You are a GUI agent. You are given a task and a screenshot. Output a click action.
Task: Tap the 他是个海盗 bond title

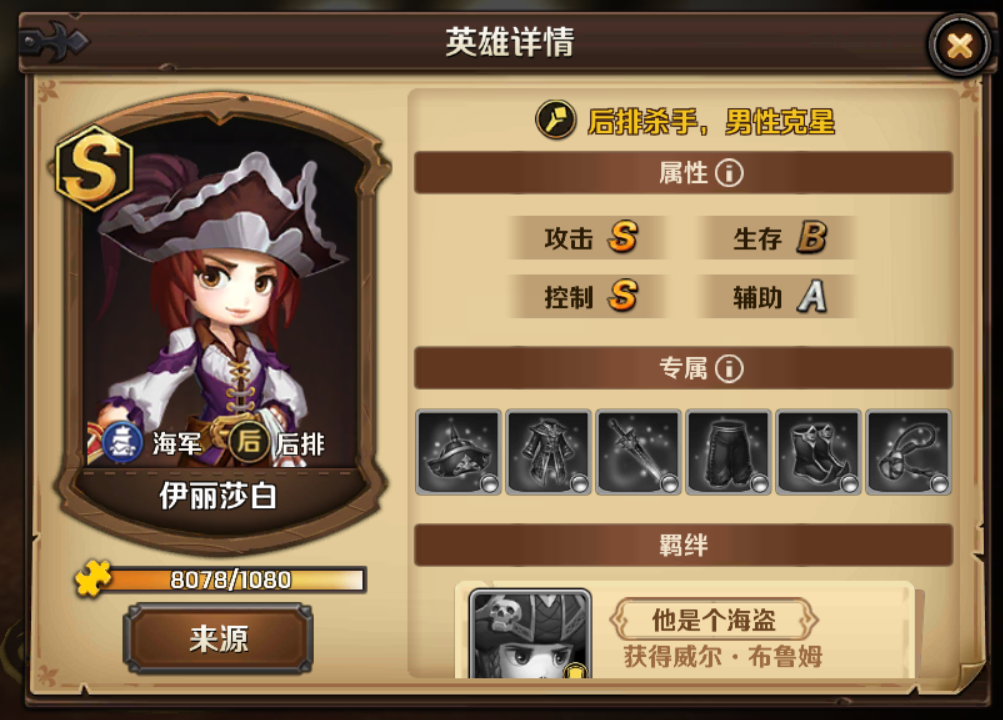point(714,620)
